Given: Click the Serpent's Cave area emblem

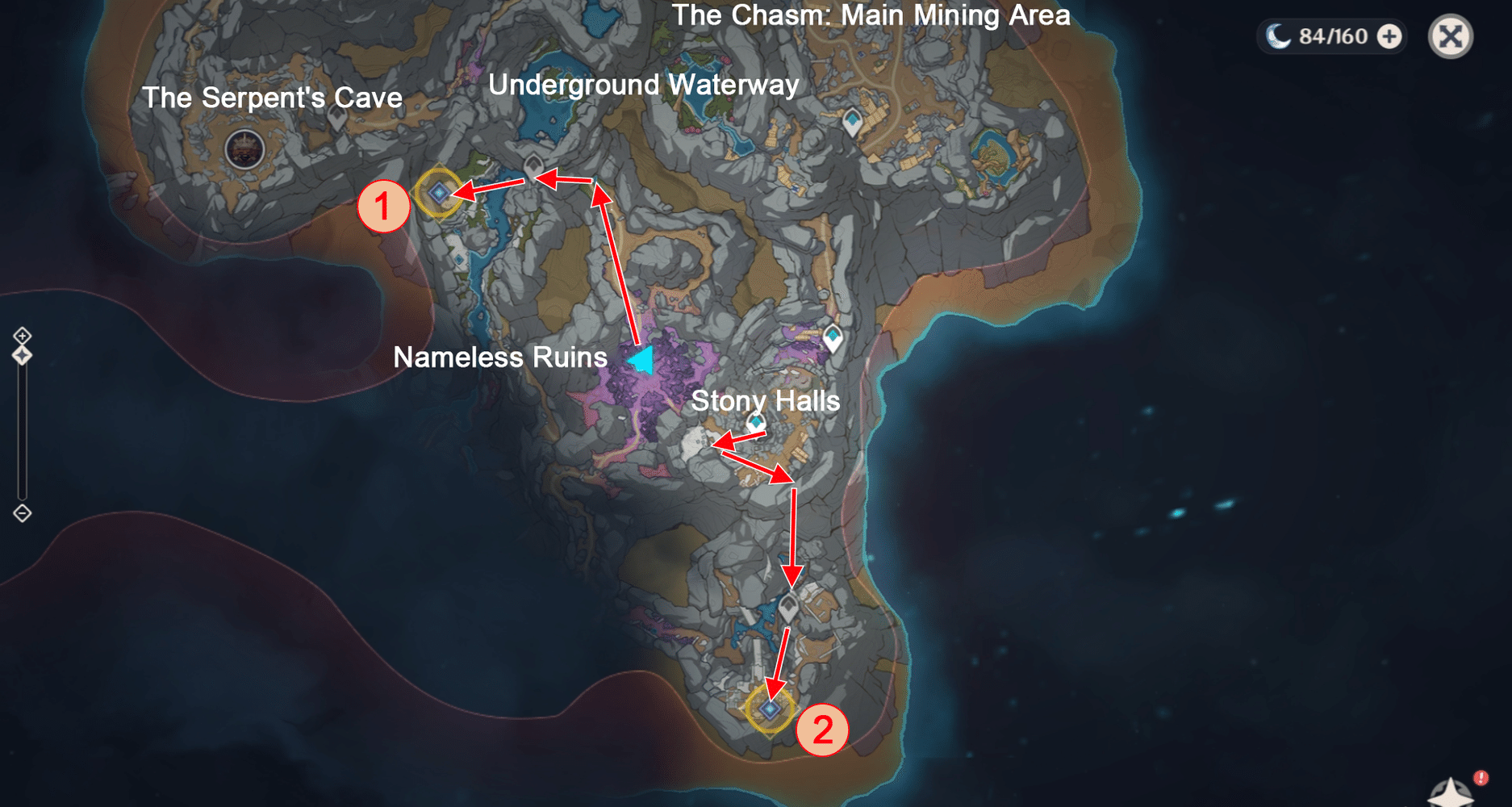Looking at the screenshot, I should pyautogui.click(x=244, y=148).
